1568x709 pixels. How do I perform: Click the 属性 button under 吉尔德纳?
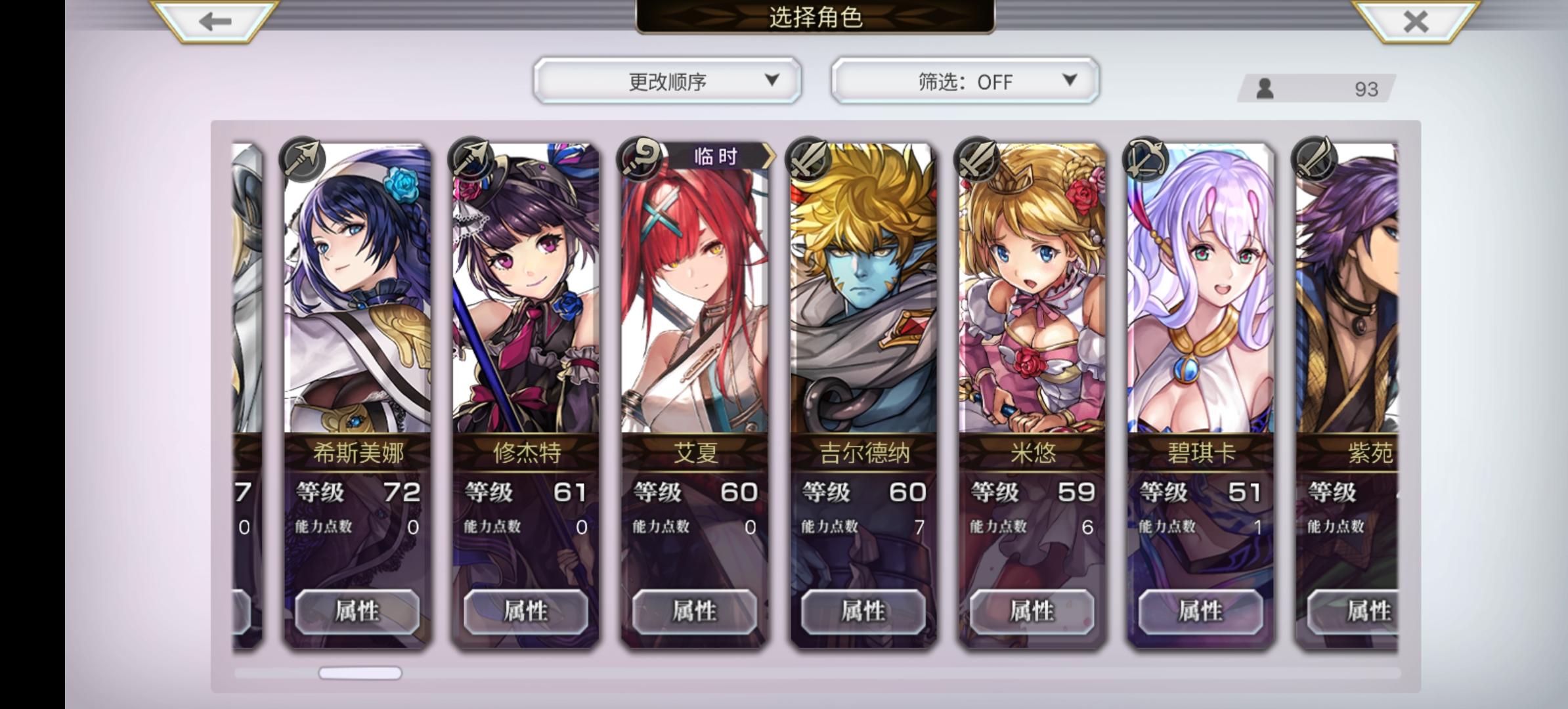point(860,612)
